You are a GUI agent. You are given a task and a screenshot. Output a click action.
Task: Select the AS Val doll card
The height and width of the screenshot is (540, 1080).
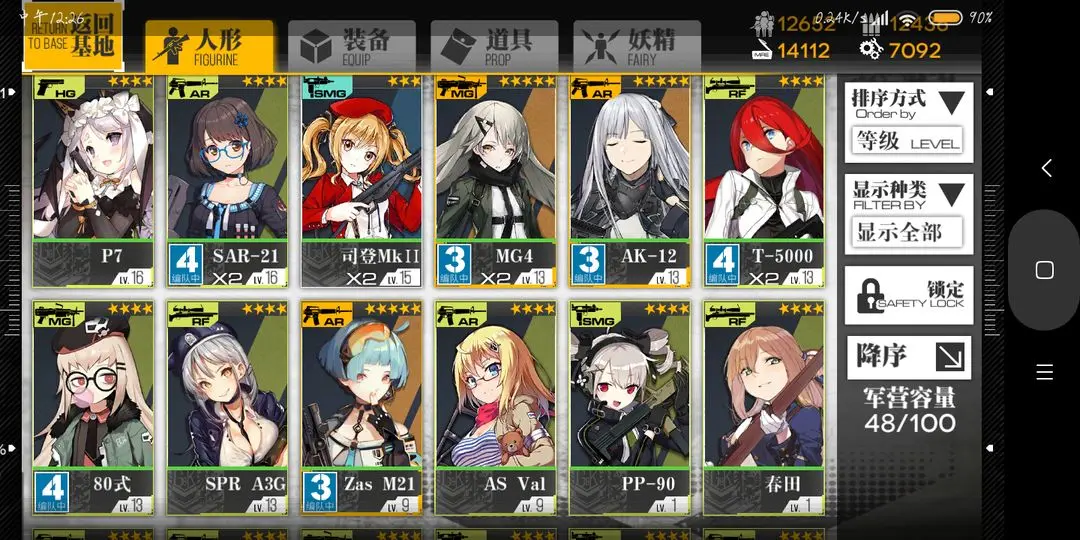coord(496,407)
